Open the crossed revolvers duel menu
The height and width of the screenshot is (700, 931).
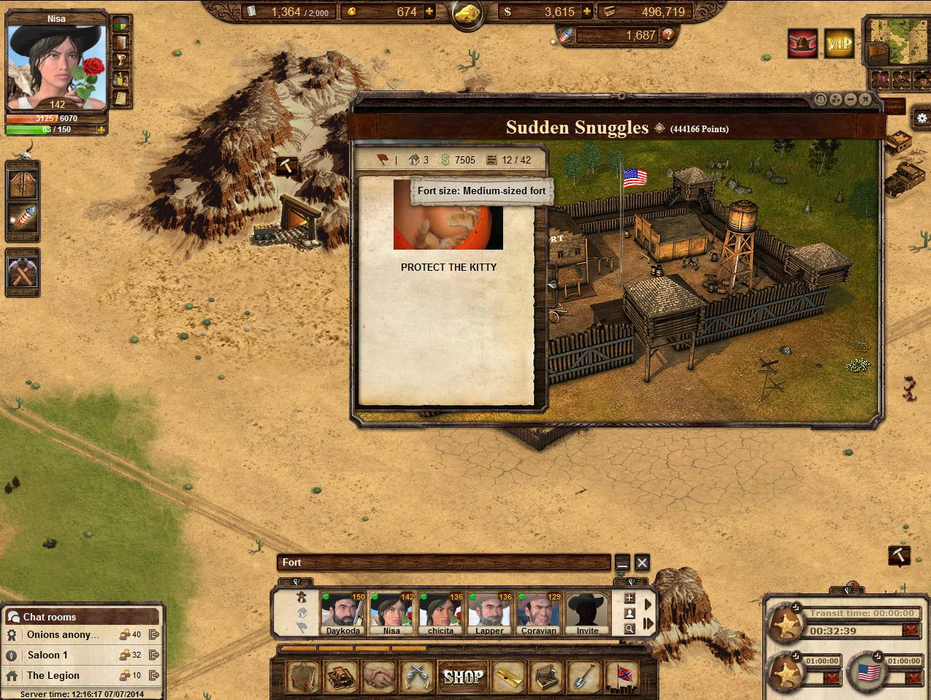[417, 677]
